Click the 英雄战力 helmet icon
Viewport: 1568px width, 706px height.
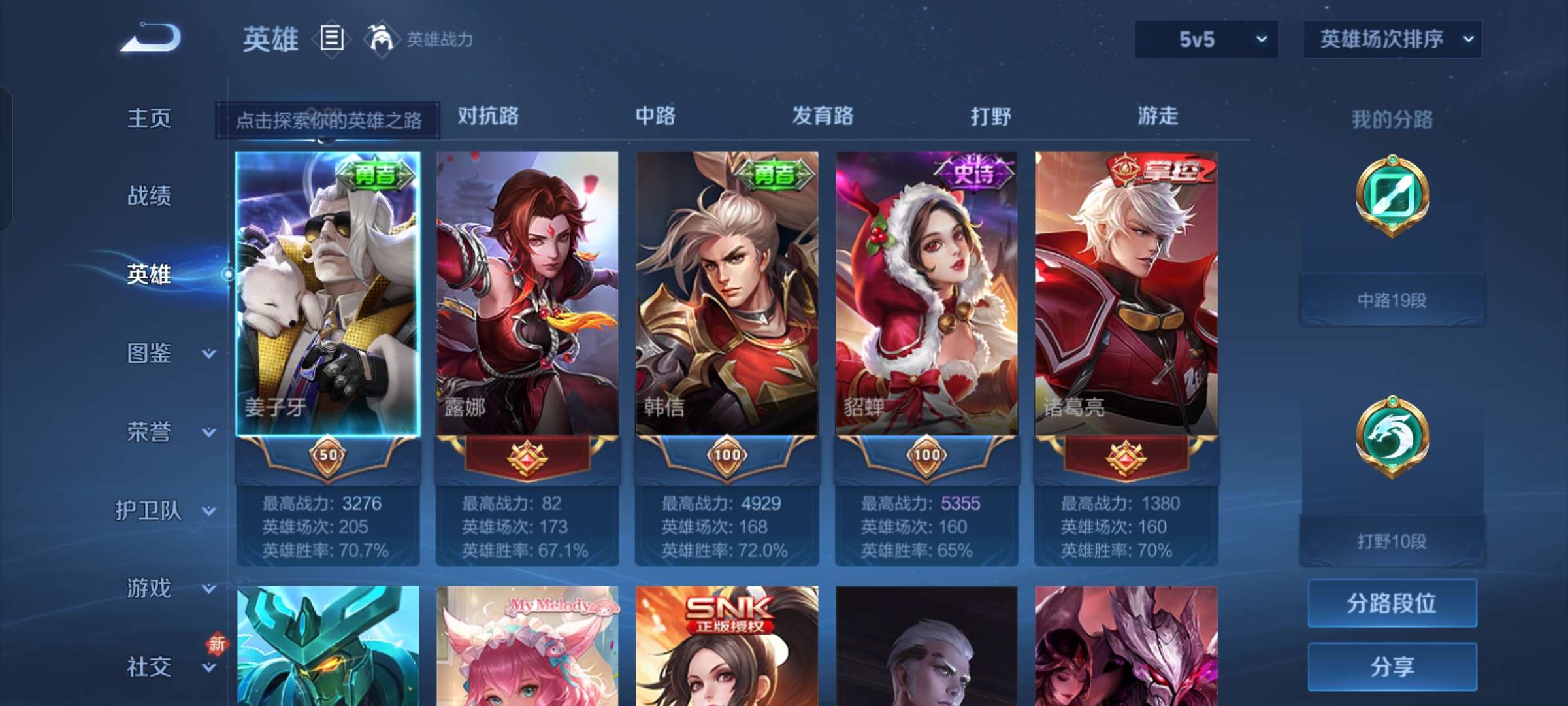coord(382,38)
